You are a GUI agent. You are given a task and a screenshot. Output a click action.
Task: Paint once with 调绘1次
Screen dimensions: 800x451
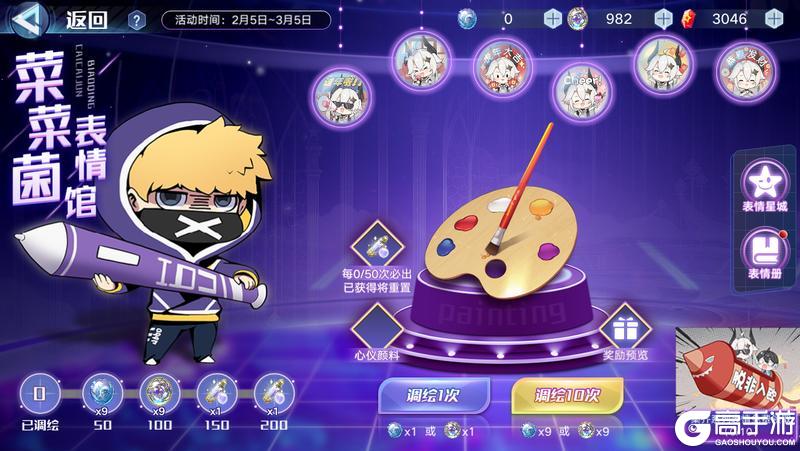pyautogui.click(x=434, y=395)
